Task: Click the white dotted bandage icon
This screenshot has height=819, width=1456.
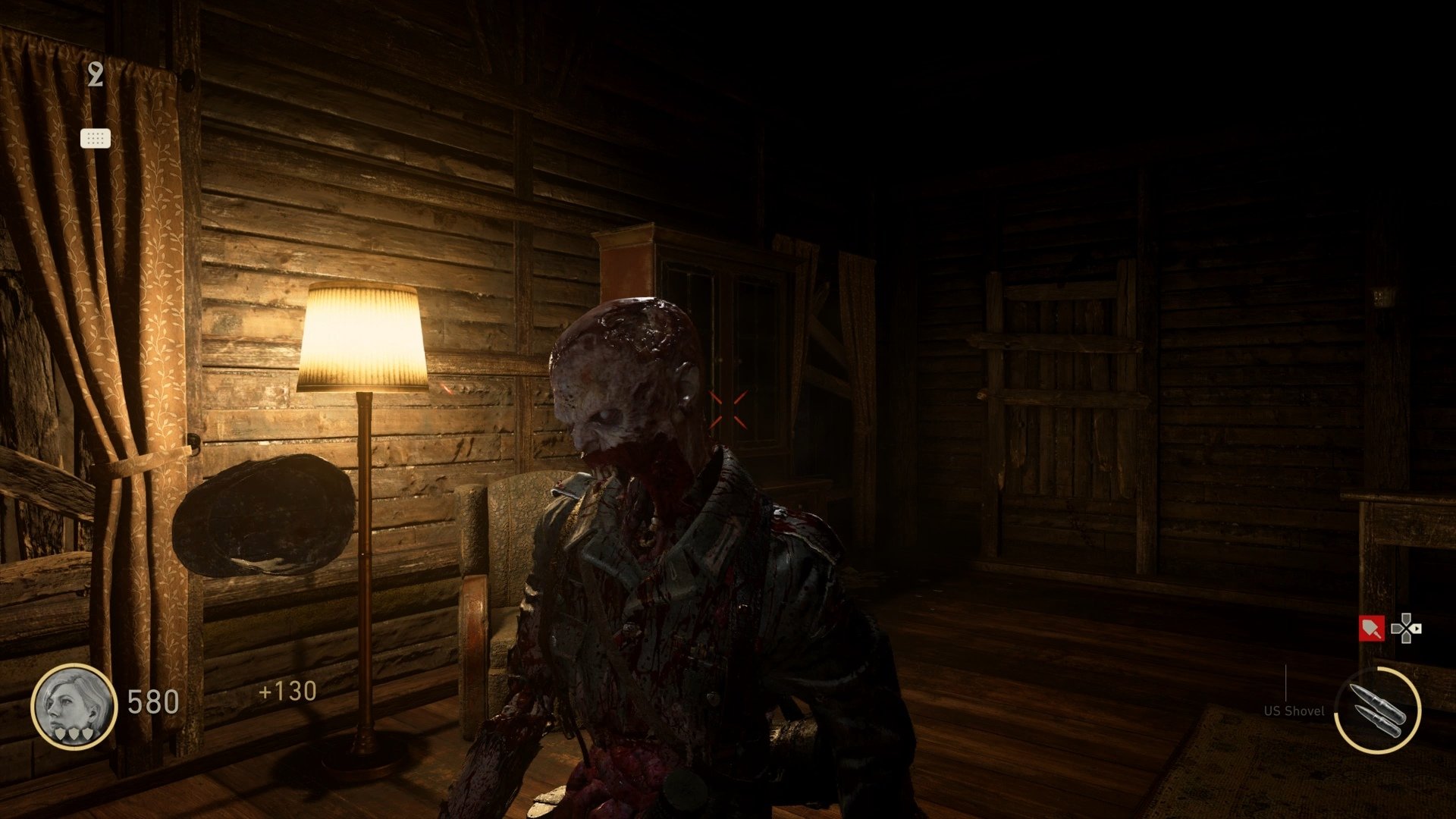Action: tap(96, 138)
